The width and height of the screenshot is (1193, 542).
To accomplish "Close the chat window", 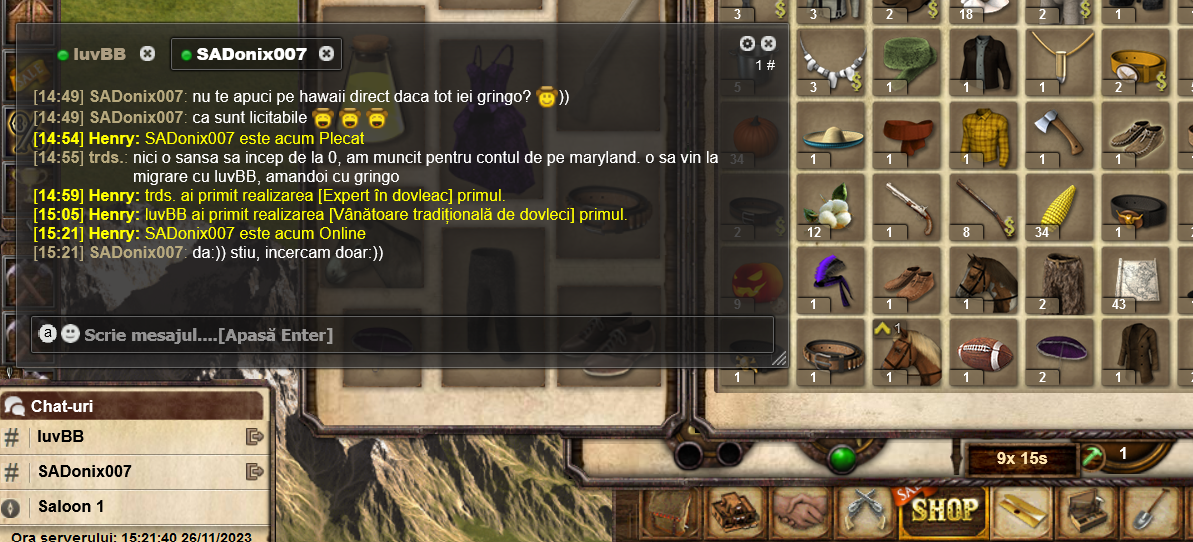I will pos(768,44).
